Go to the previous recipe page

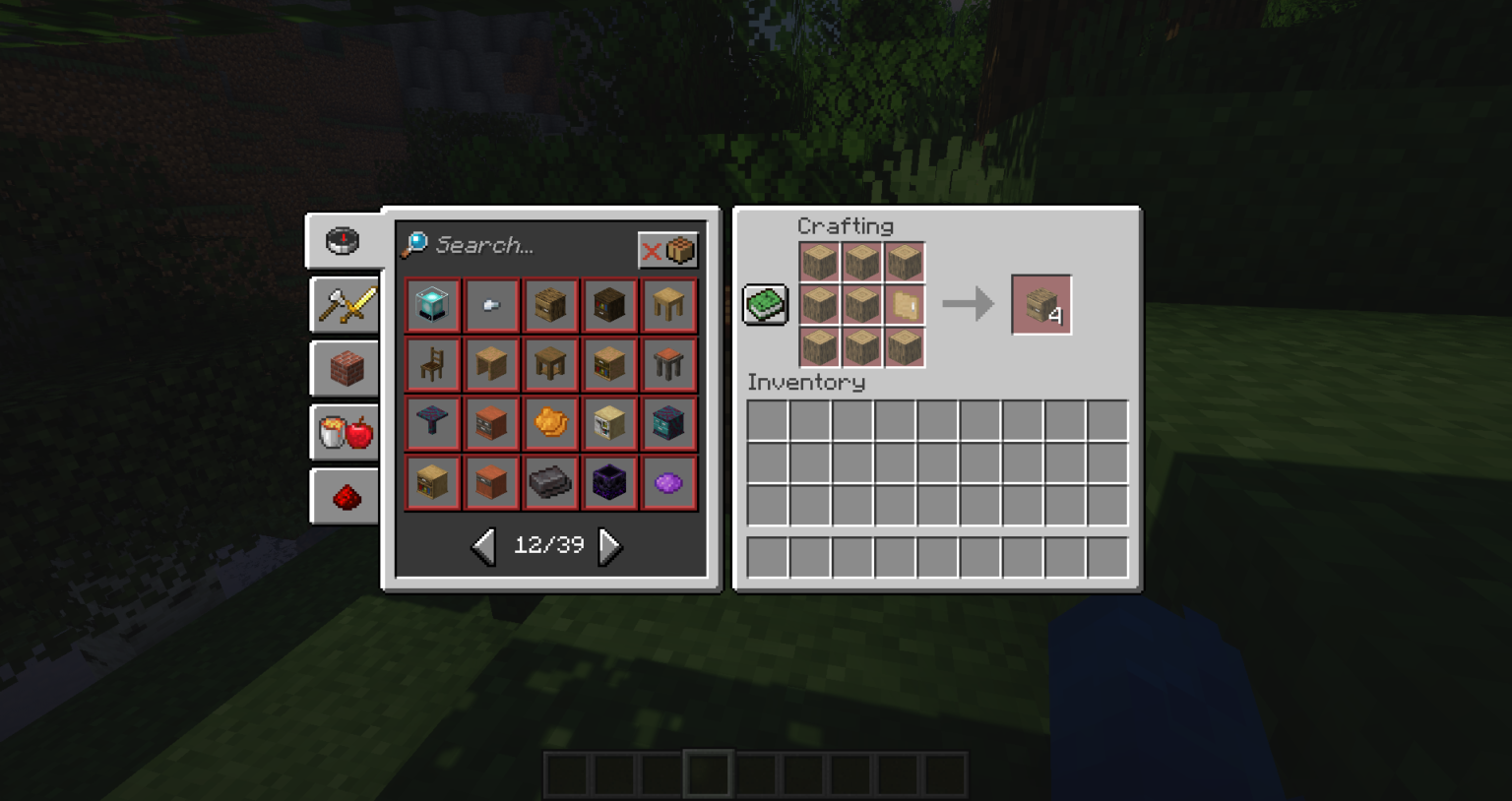click(x=482, y=547)
